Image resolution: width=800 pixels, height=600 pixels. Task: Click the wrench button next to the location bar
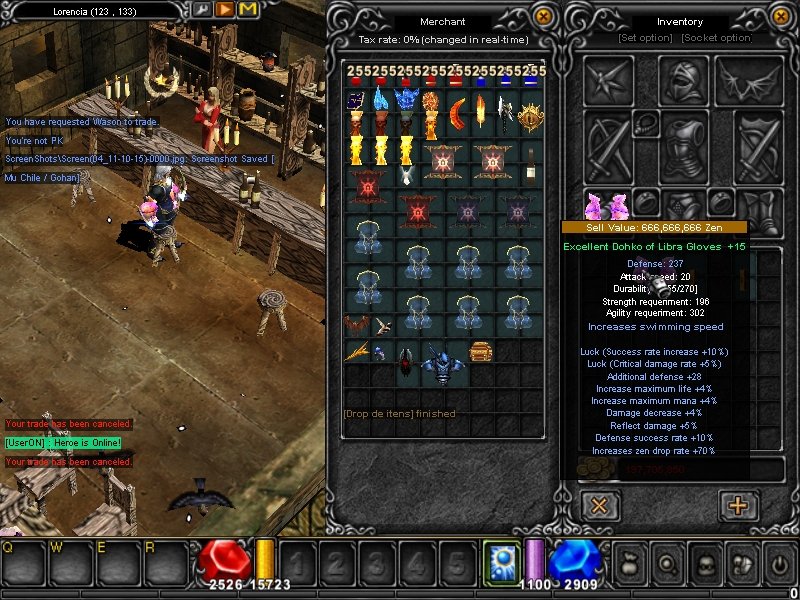(202, 10)
